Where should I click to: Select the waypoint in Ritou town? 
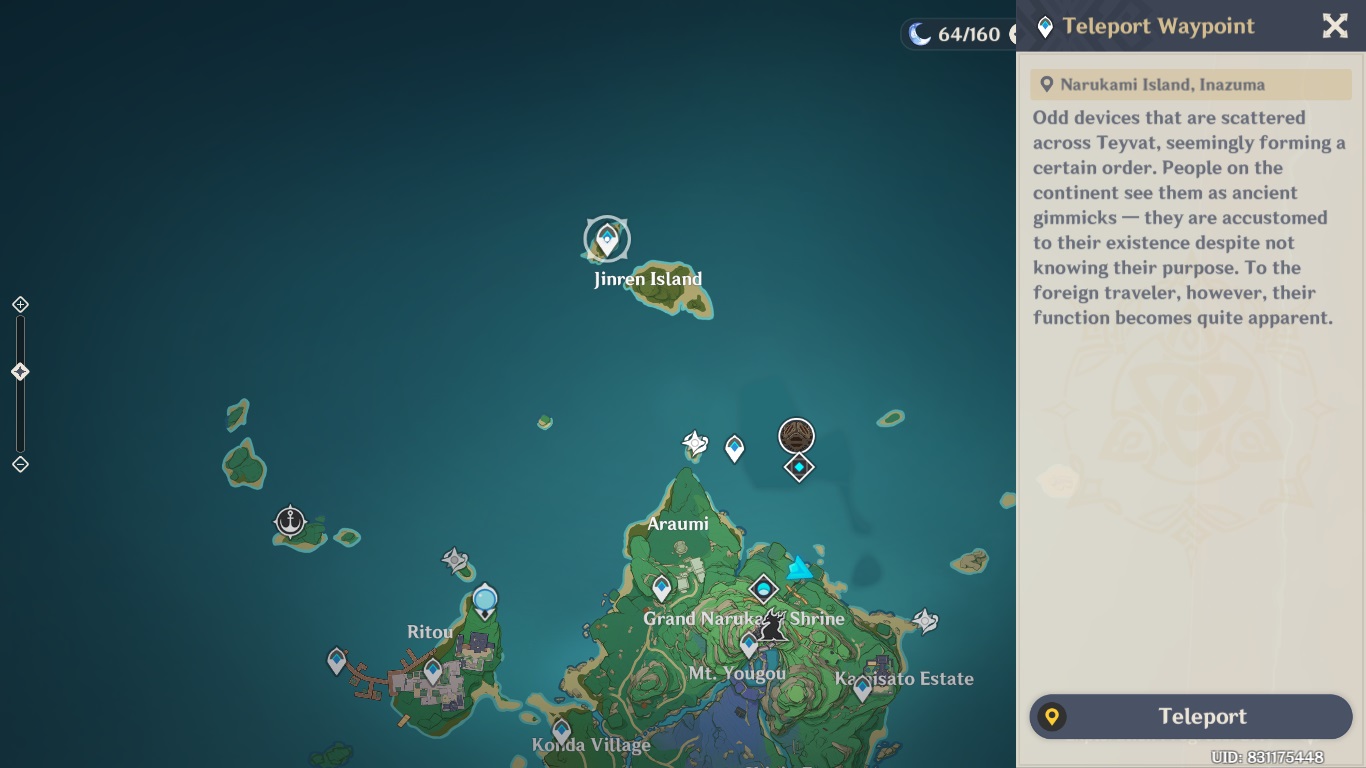tap(433, 670)
